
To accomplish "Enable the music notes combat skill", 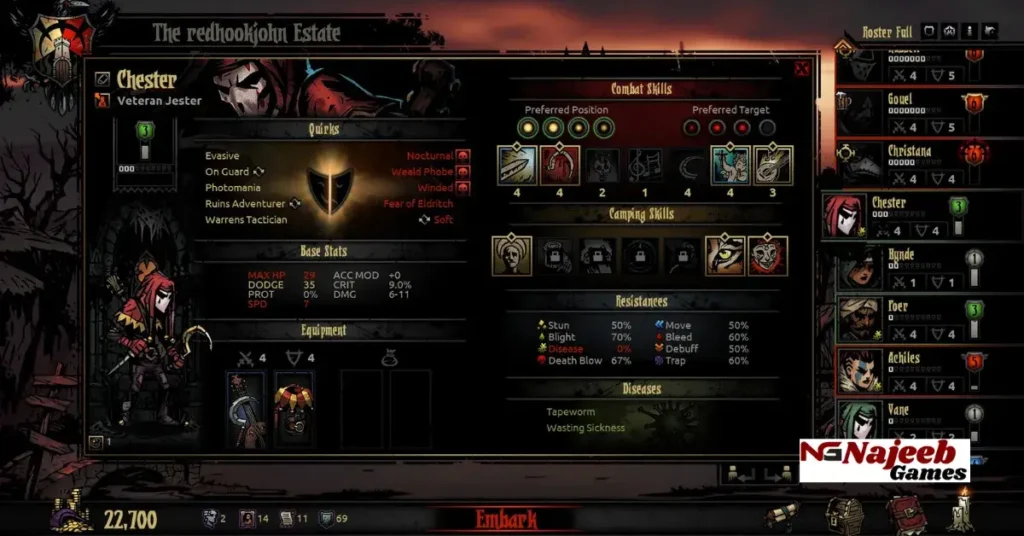I will point(645,165).
